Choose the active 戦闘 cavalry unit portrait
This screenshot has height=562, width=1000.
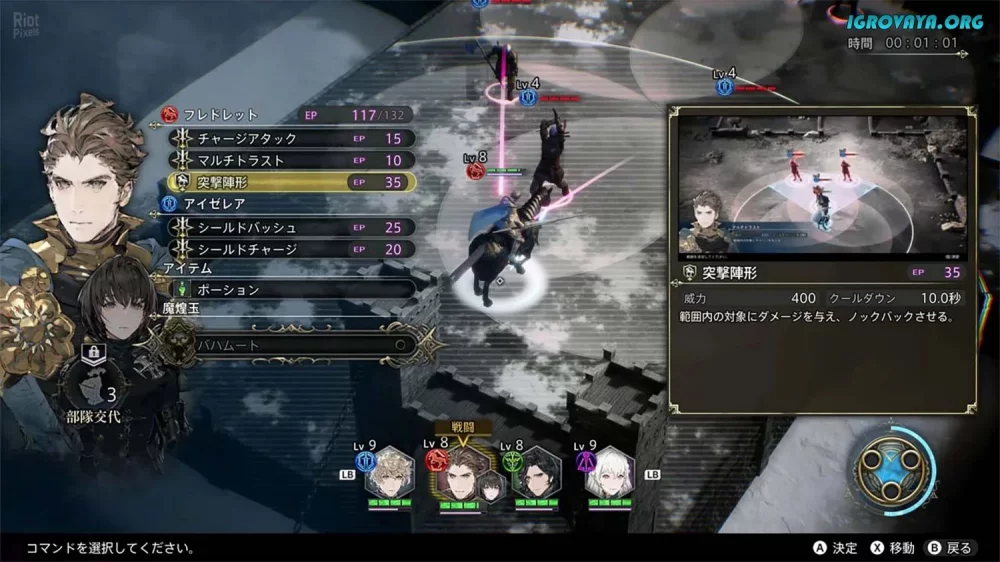click(466, 473)
